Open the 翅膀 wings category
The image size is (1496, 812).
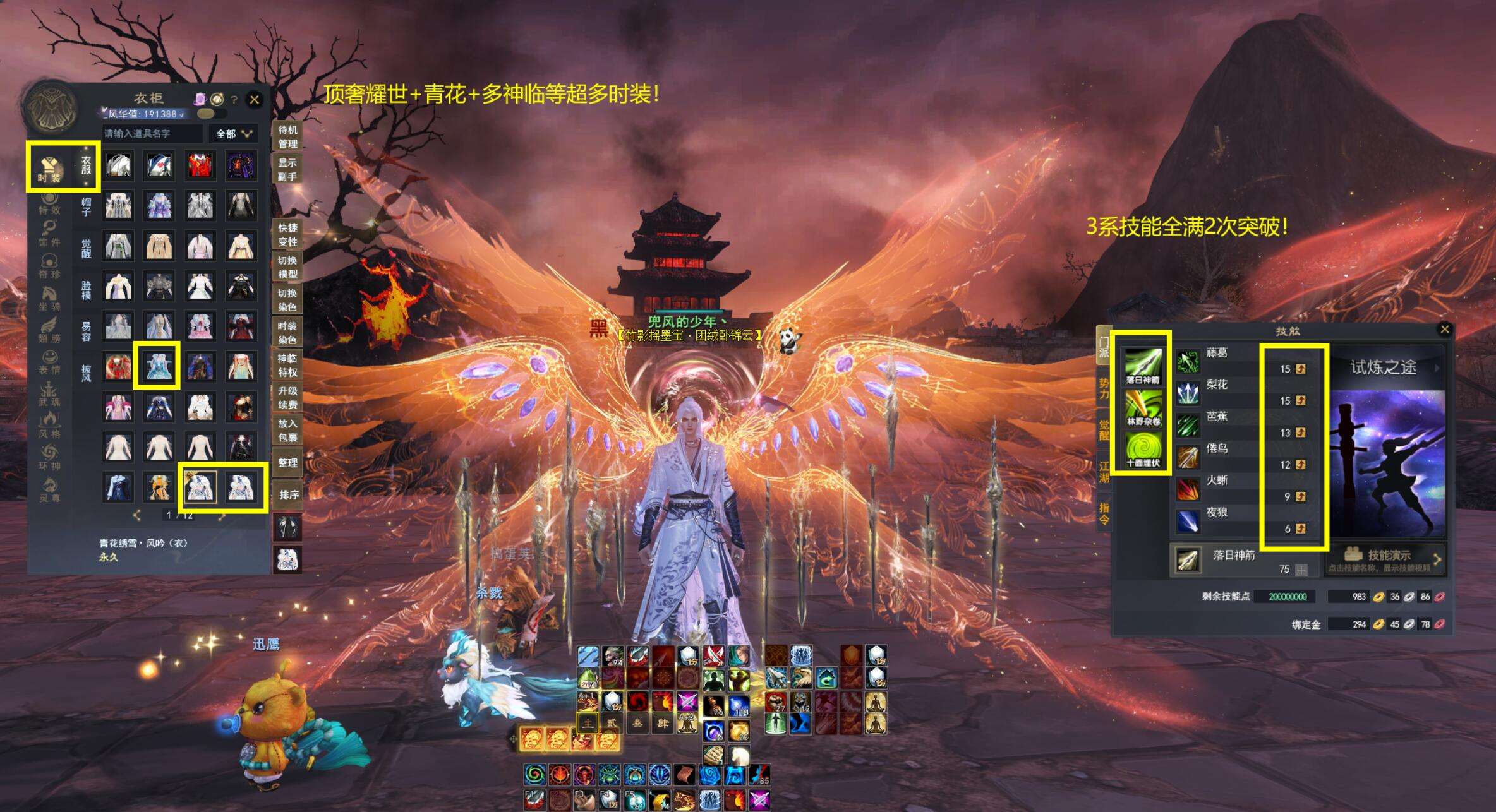50,330
